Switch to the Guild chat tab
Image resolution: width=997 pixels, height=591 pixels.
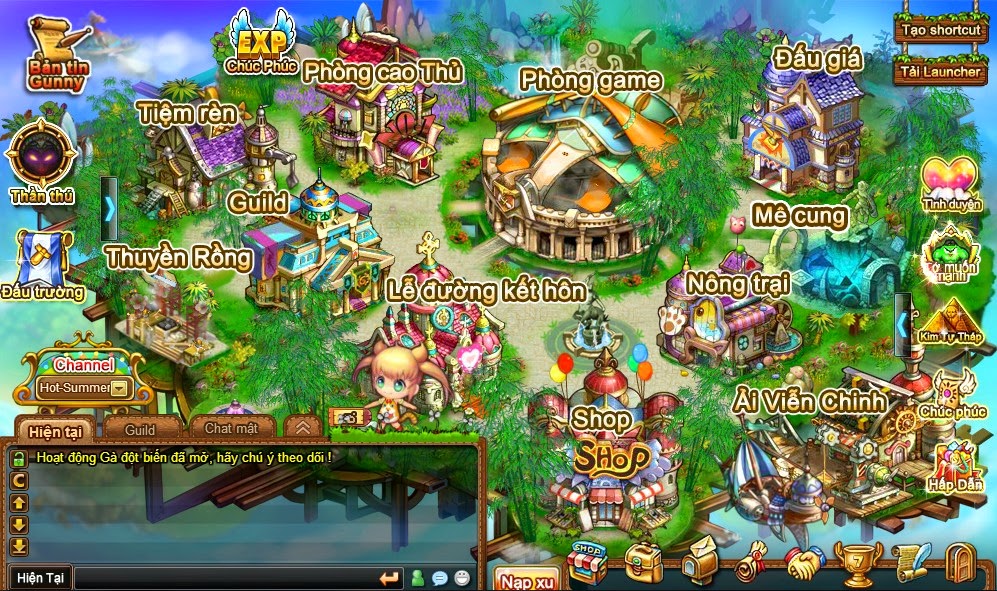coord(139,429)
